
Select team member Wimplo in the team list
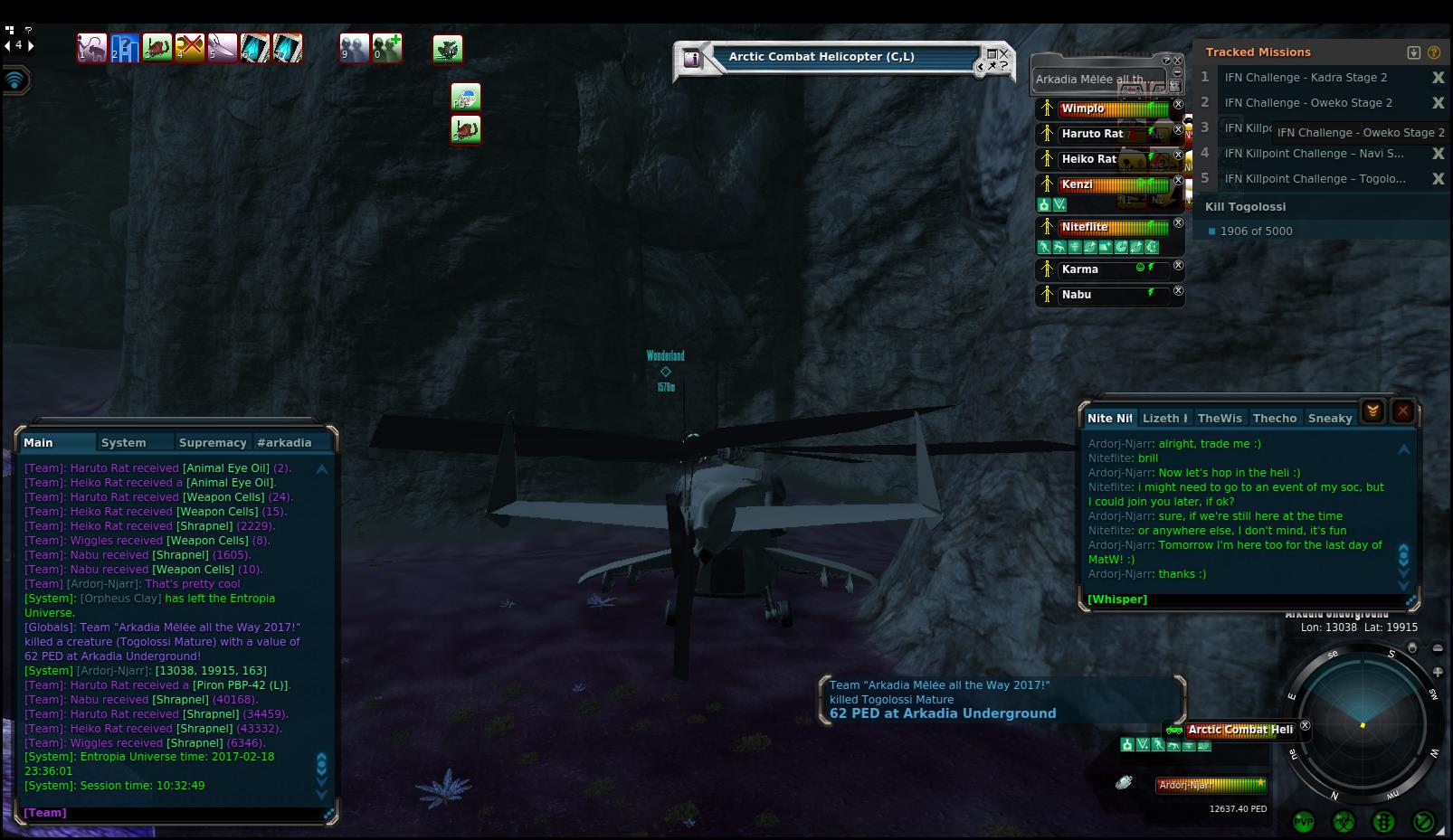(1083, 109)
